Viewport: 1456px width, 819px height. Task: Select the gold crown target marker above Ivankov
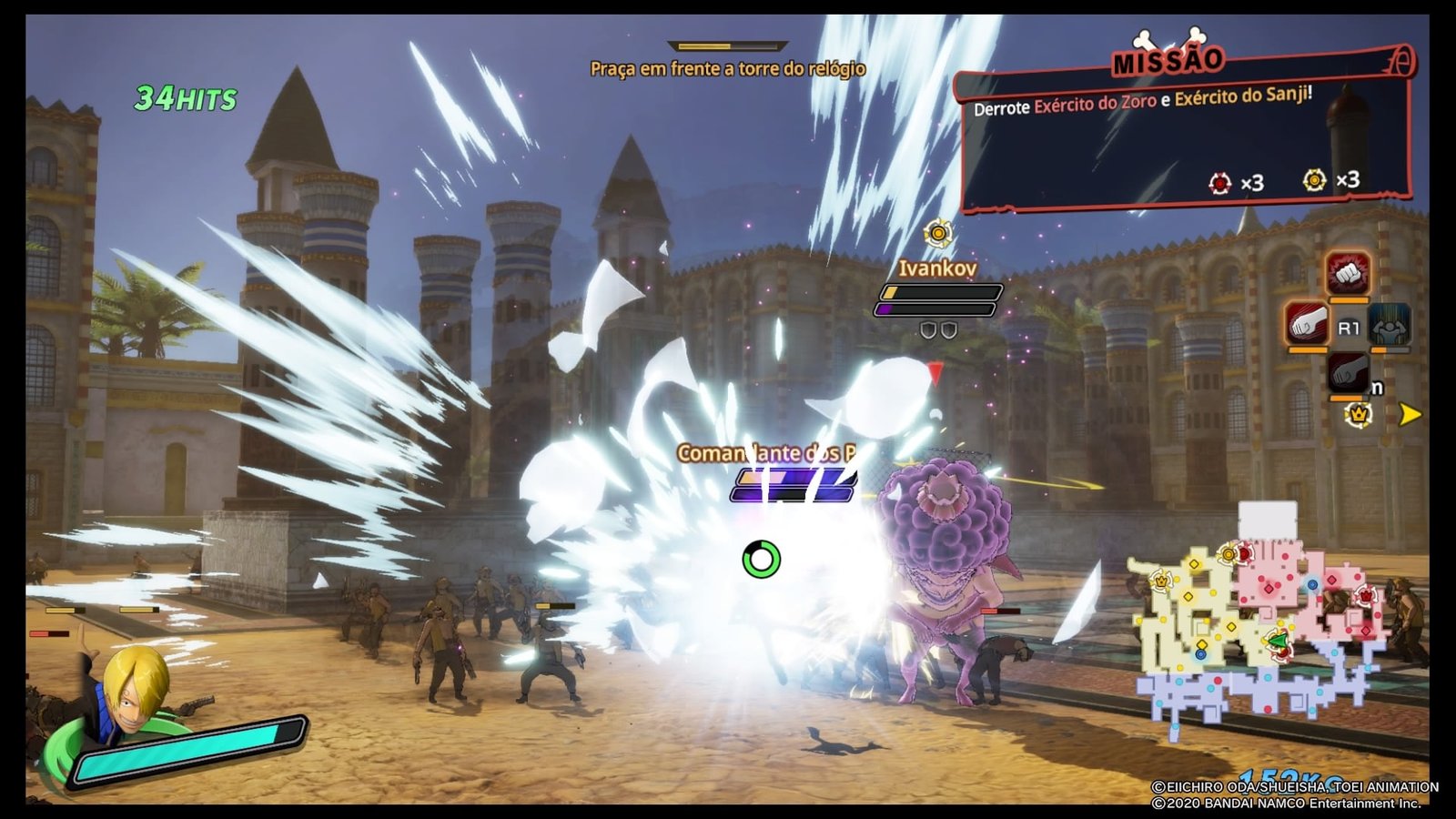click(937, 234)
